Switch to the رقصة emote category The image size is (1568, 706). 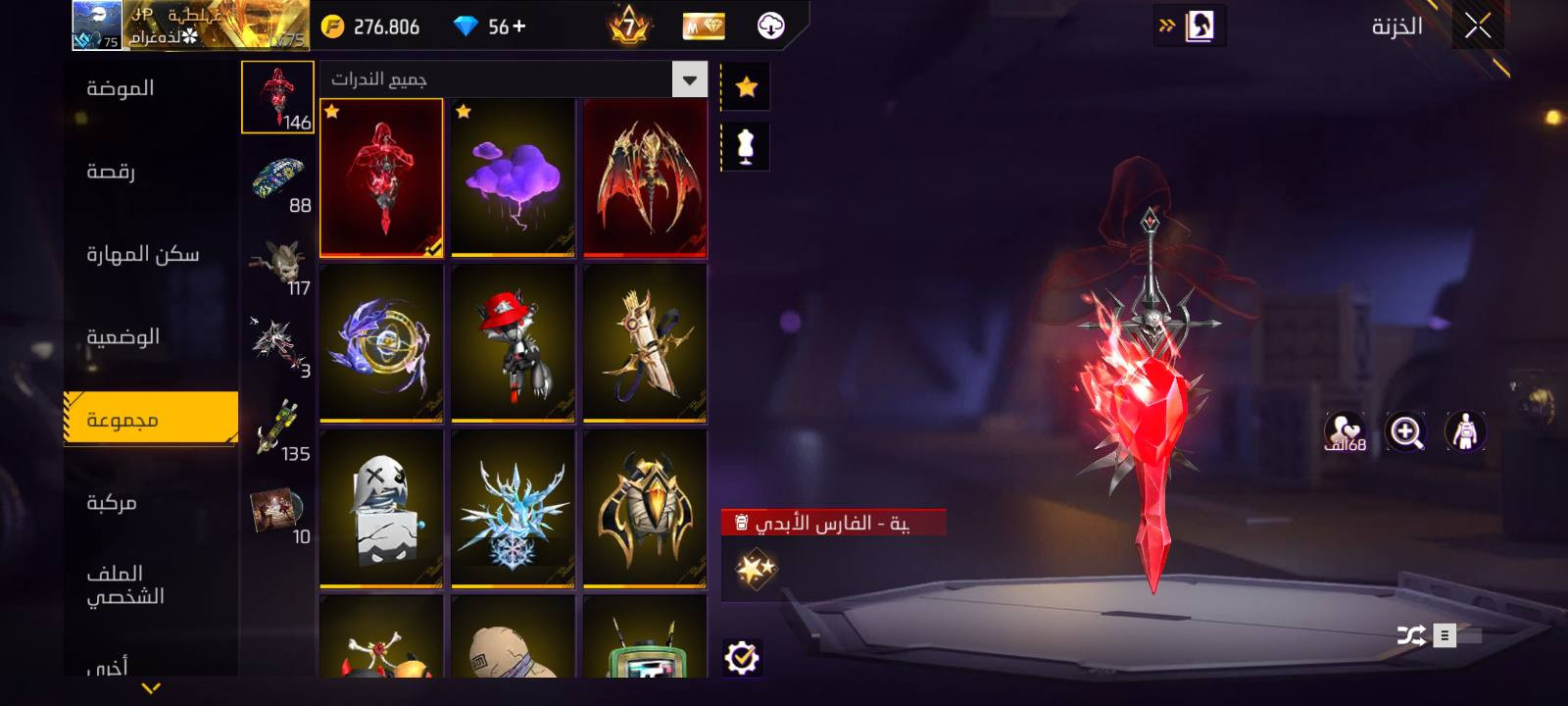tap(111, 172)
